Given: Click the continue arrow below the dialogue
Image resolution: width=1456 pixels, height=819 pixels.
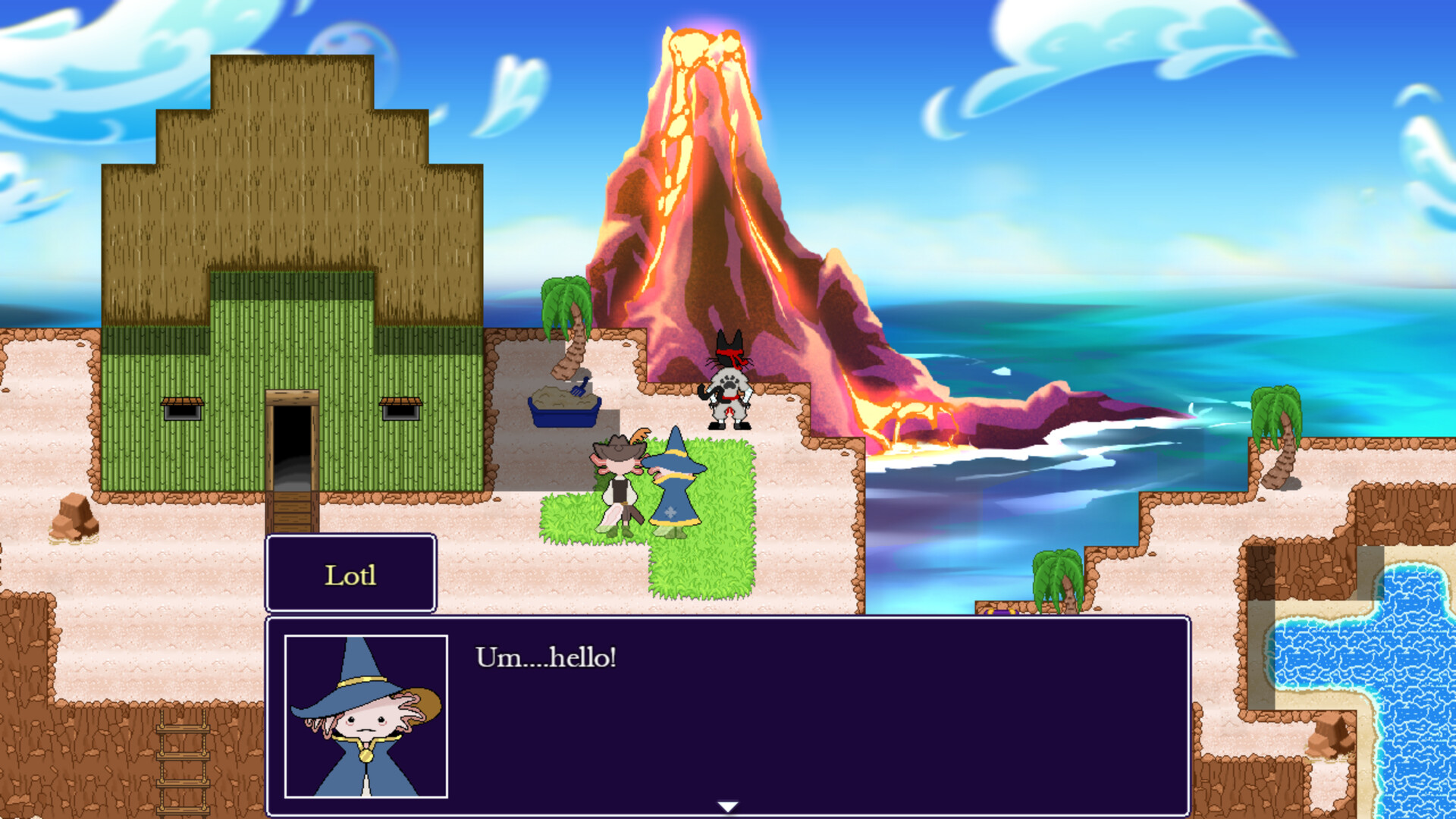Looking at the screenshot, I should coord(726,806).
